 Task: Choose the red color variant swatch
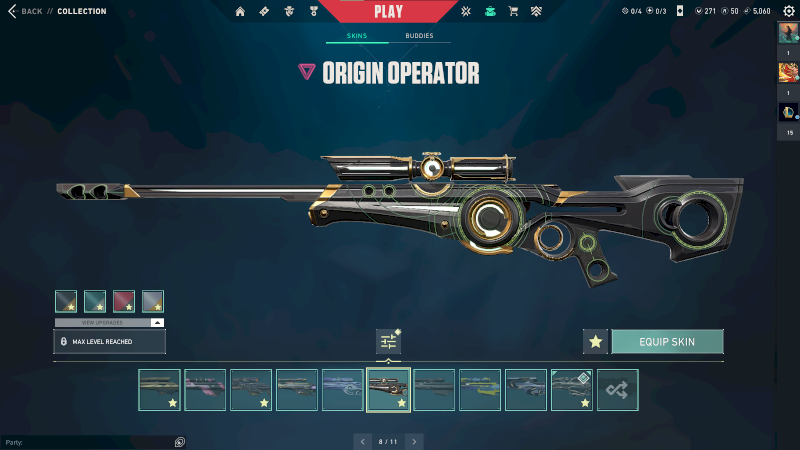click(x=124, y=301)
